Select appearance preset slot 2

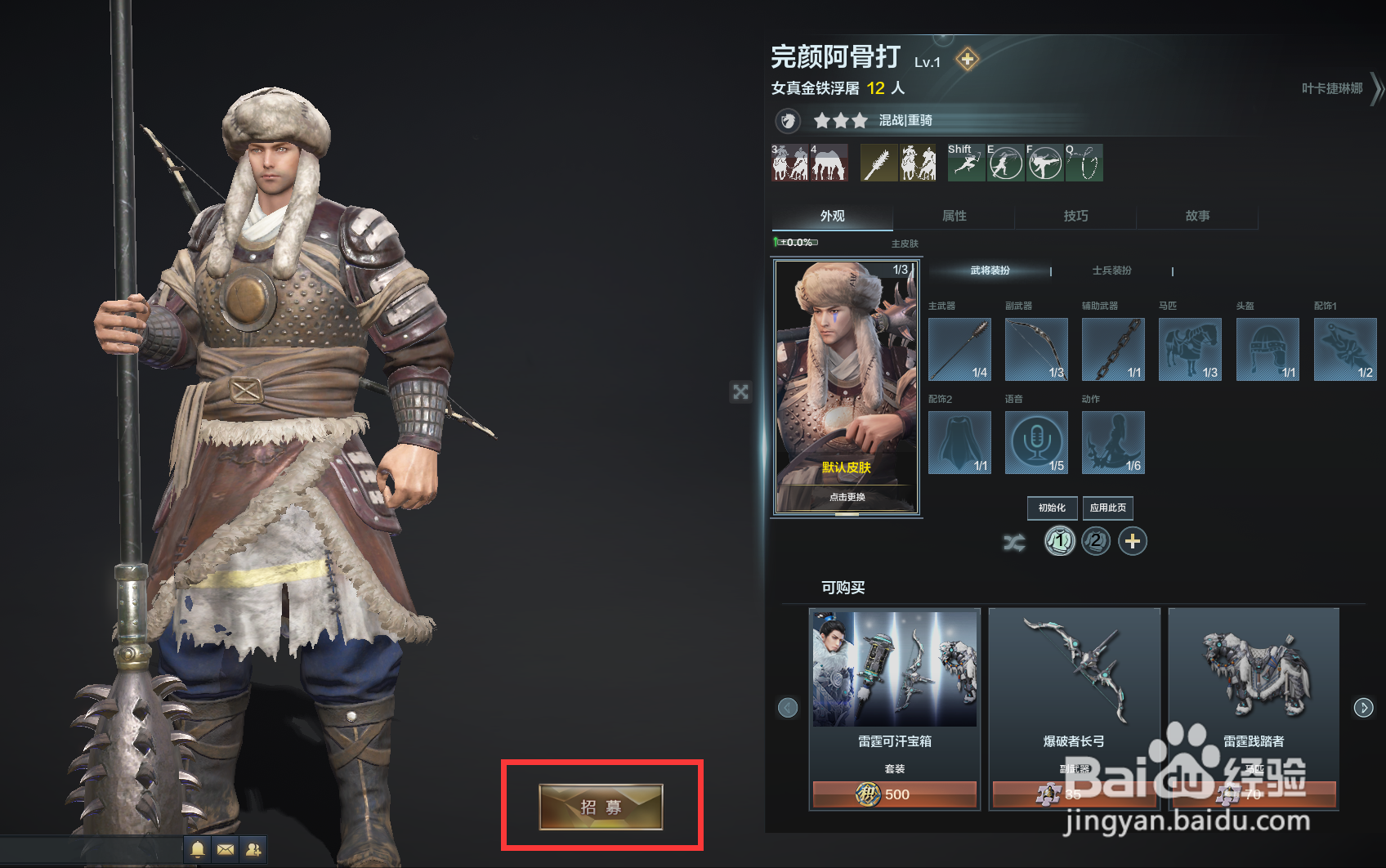(x=1096, y=541)
